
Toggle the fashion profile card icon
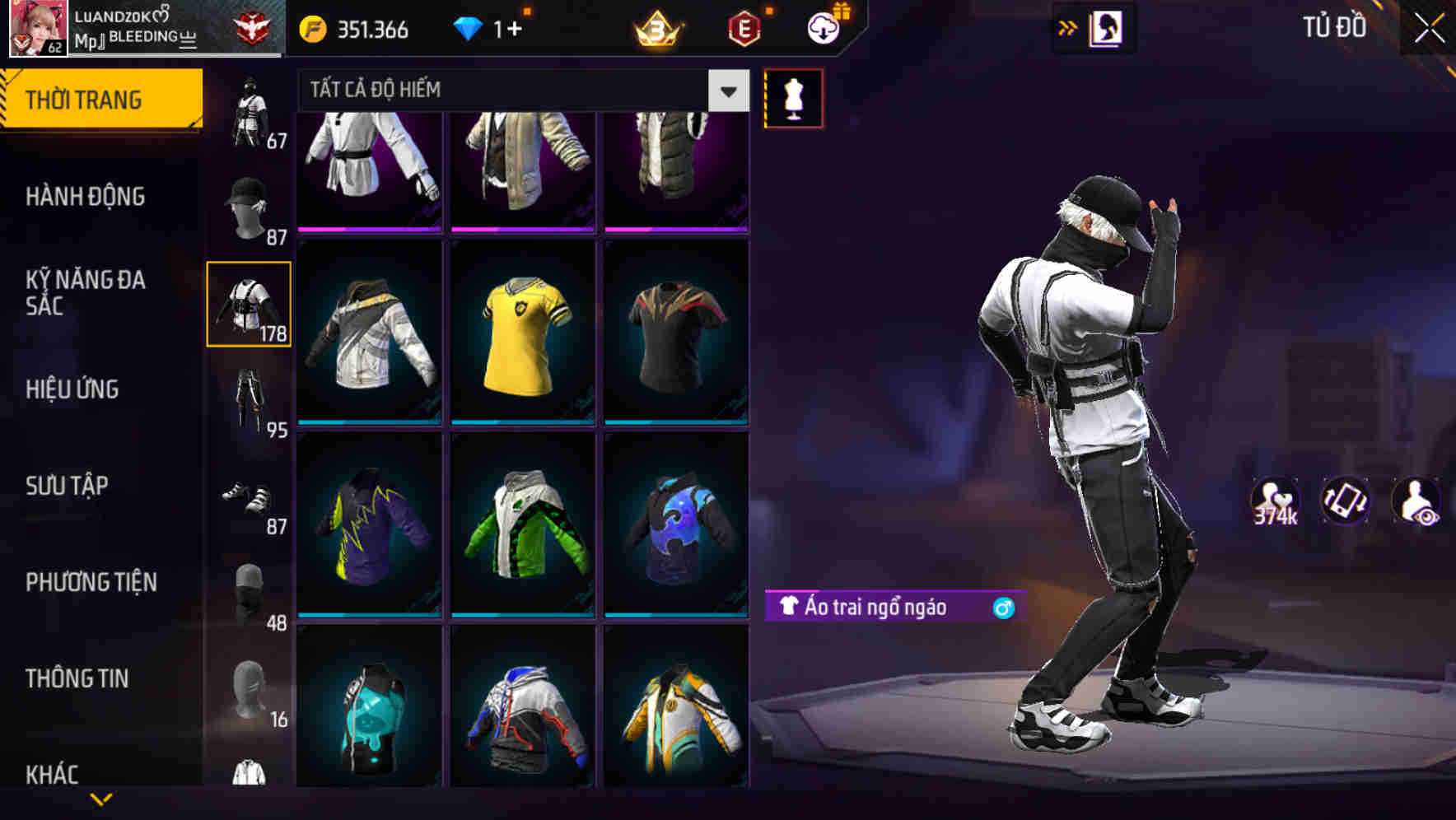[1104, 29]
